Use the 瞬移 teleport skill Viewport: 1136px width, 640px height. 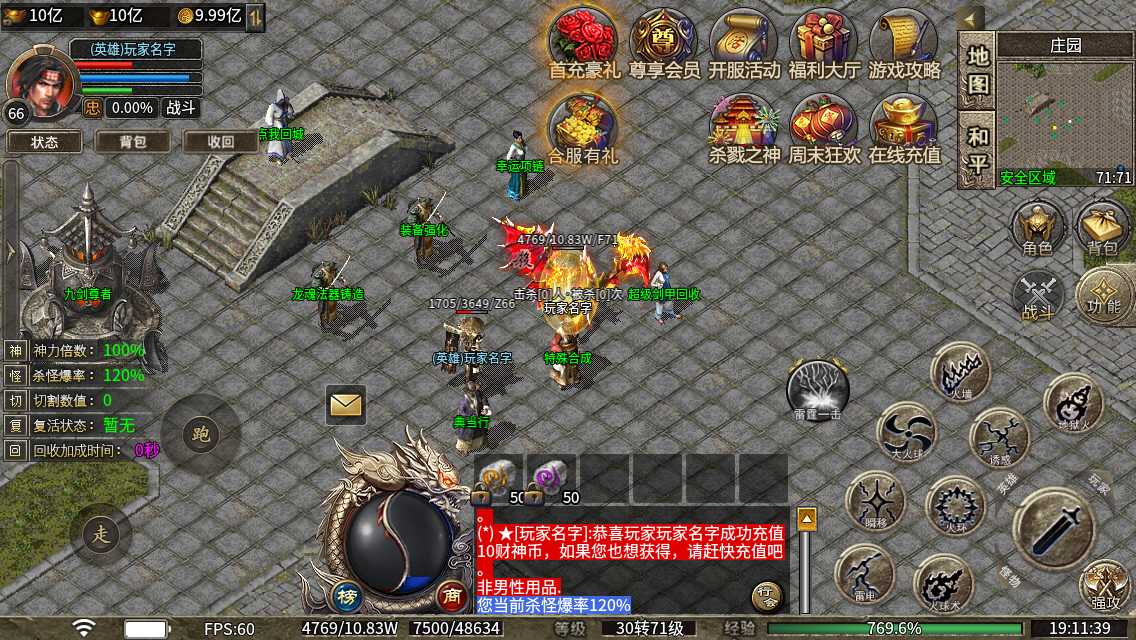coord(875,500)
